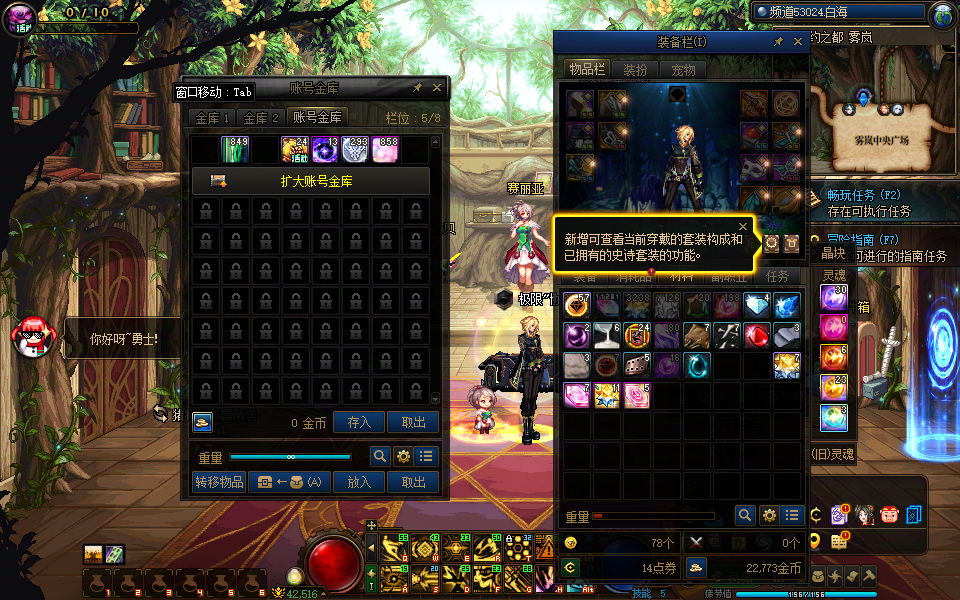Switch to the 装扮 avatar tab
Image resolution: width=960 pixels, height=600 pixels.
(635, 70)
